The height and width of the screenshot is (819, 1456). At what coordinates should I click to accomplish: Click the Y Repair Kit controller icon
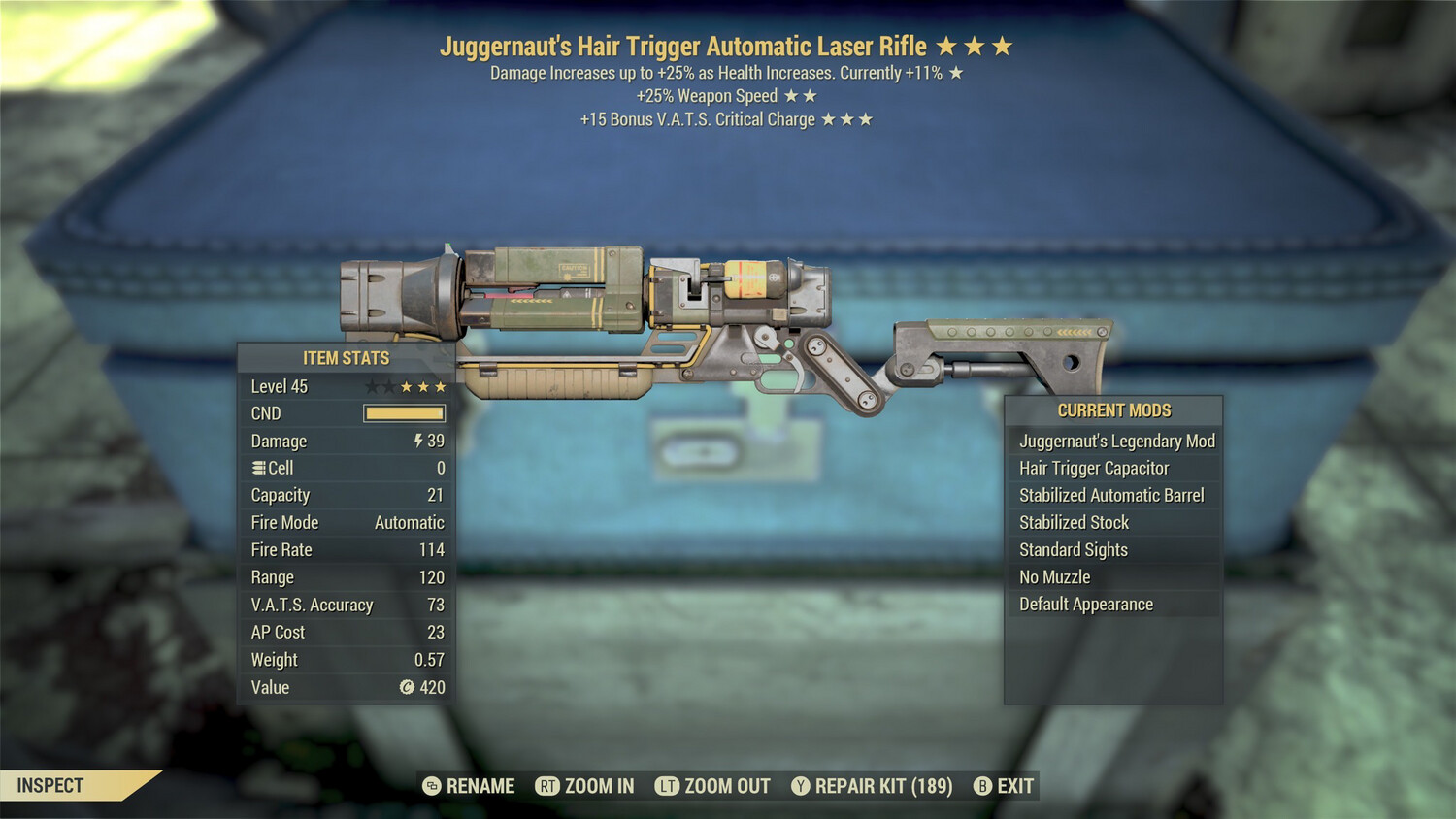(802, 786)
